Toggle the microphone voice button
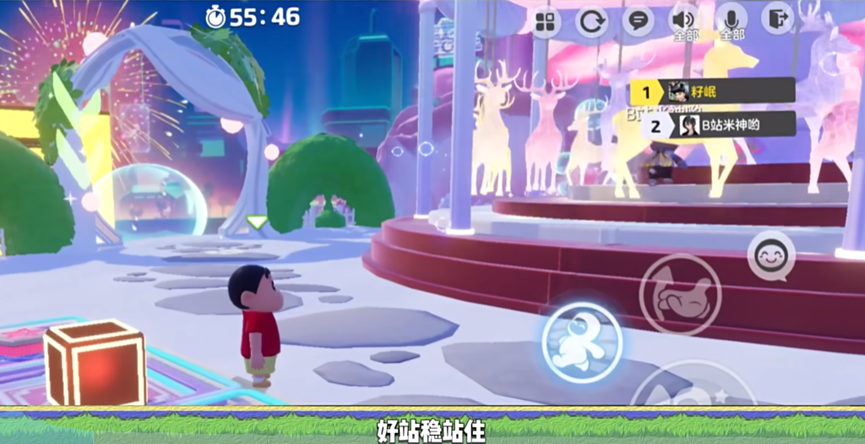 coord(732,22)
